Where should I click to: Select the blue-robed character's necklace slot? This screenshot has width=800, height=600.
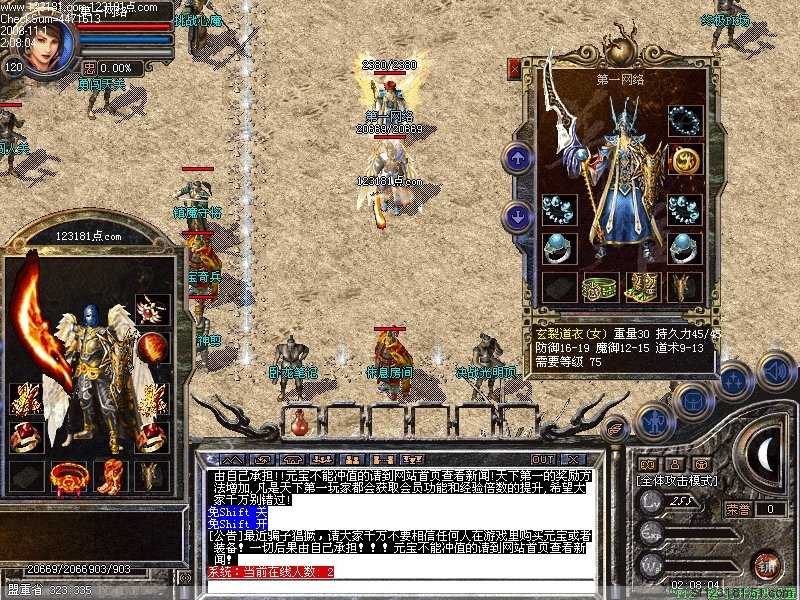point(685,121)
